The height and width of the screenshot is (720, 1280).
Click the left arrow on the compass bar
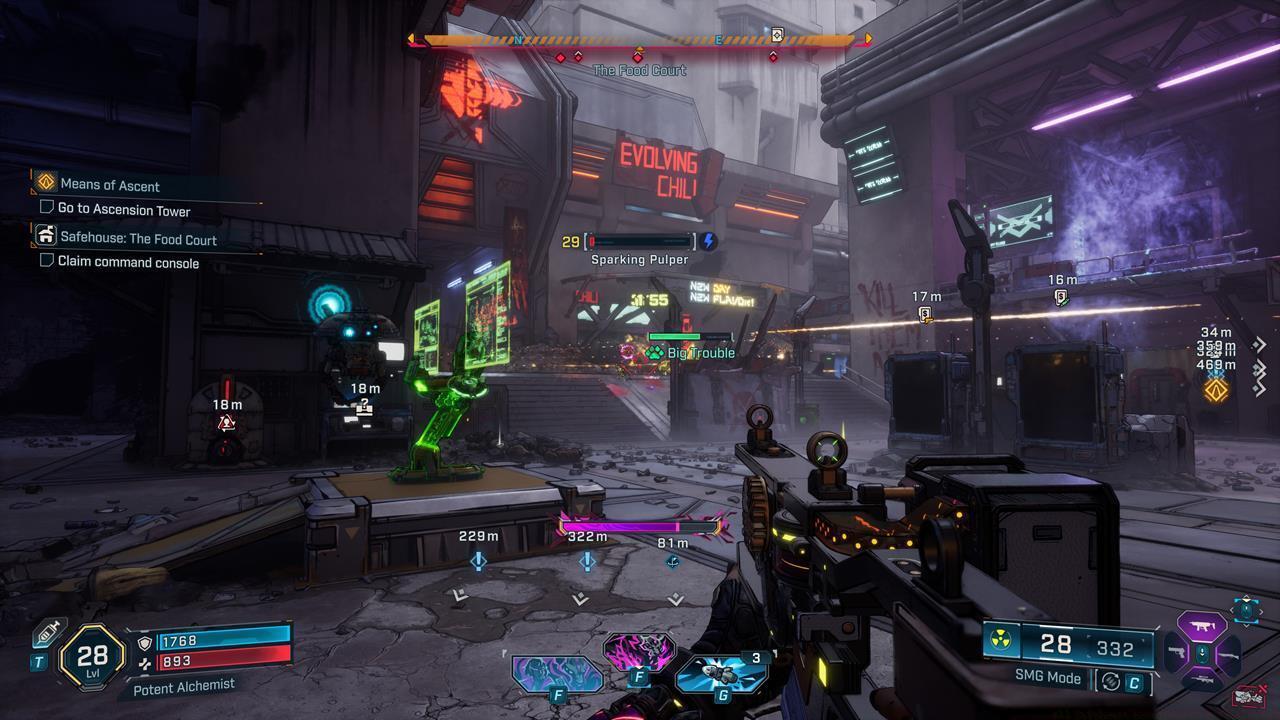click(410, 40)
